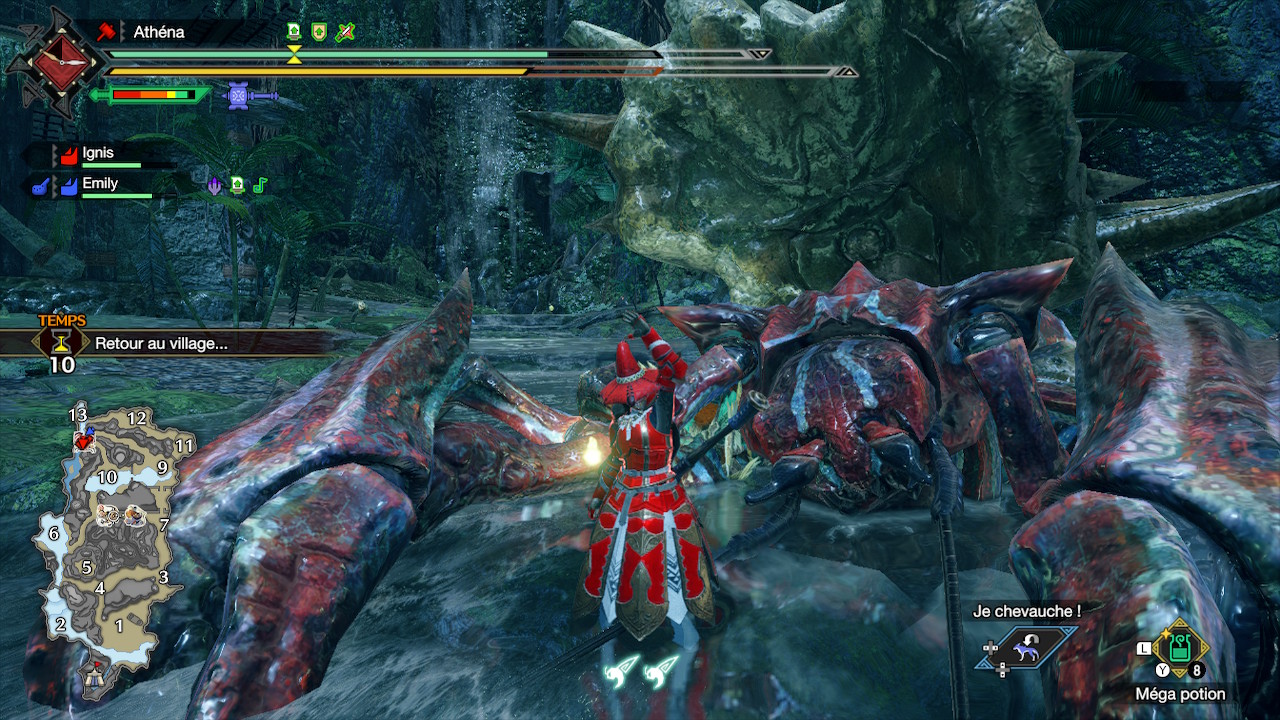Open the area minimap
Viewport: 1280px width, 720px height.
108,540
